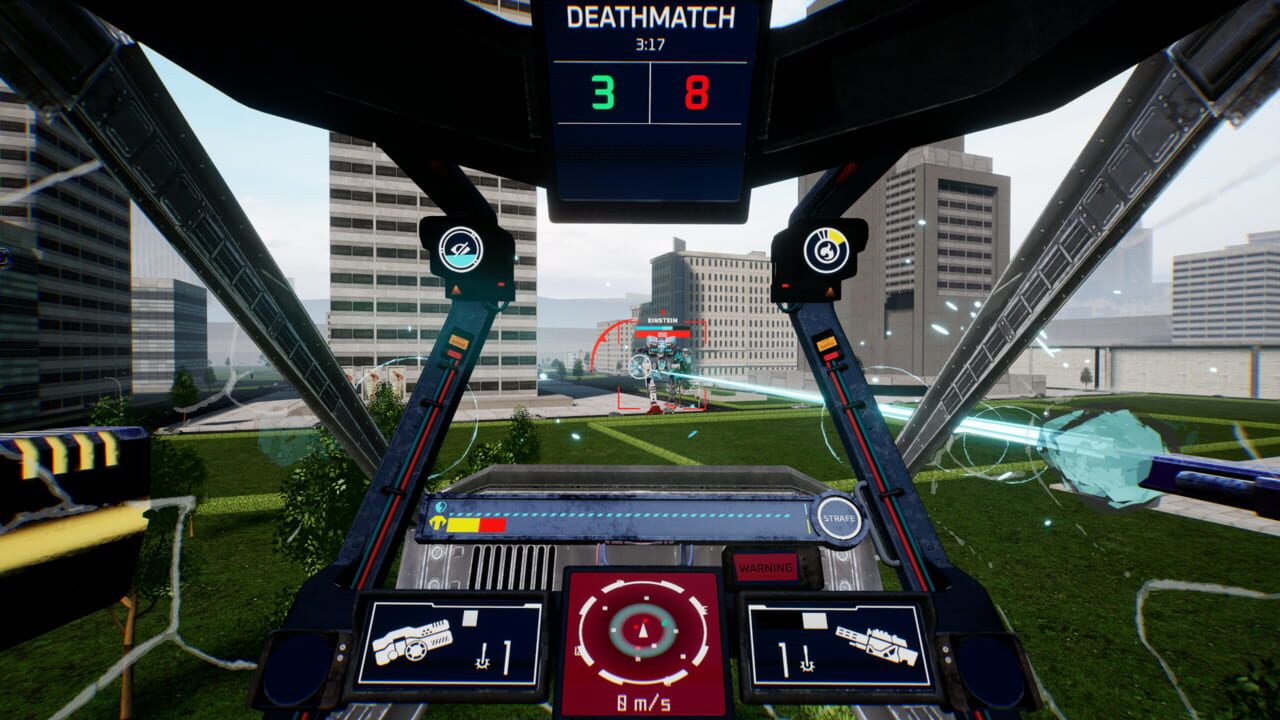The image size is (1280, 720).
Task: Tap the pilot armor icon on the status bar
Action: click(437, 522)
